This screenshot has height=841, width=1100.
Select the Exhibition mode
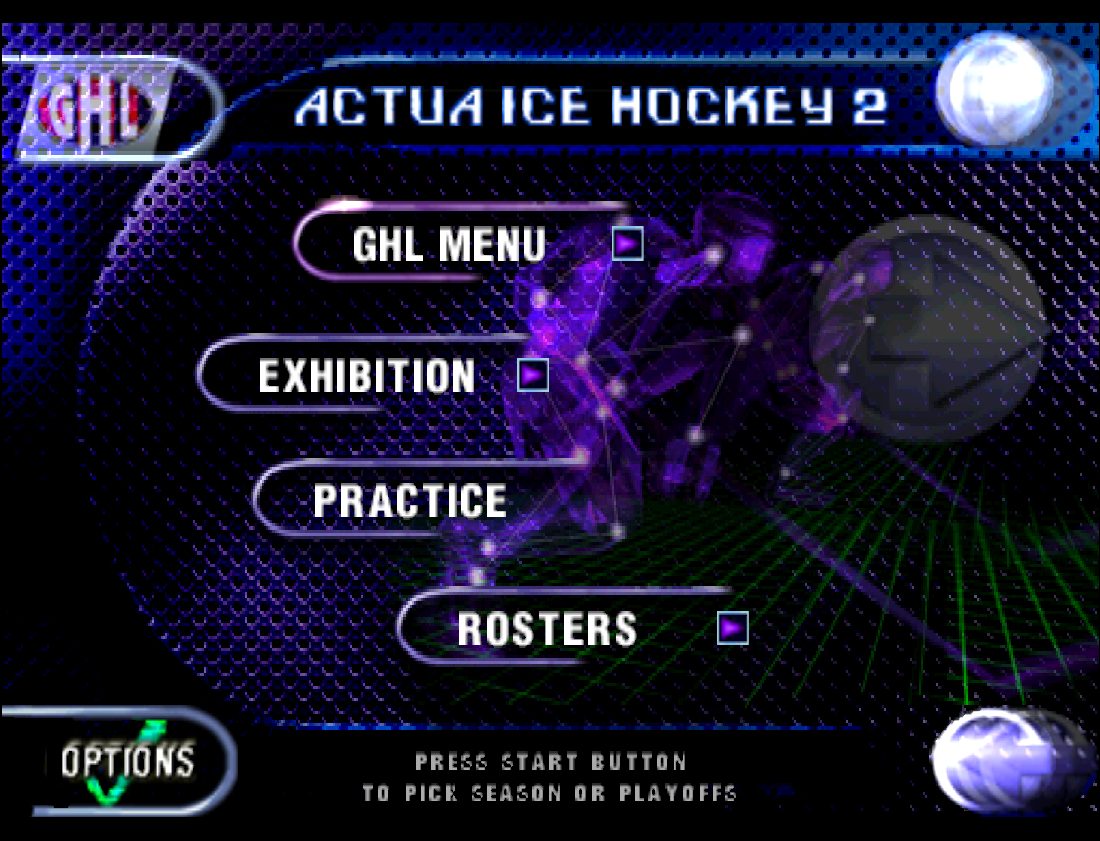pyautogui.click(x=367, y=376)
